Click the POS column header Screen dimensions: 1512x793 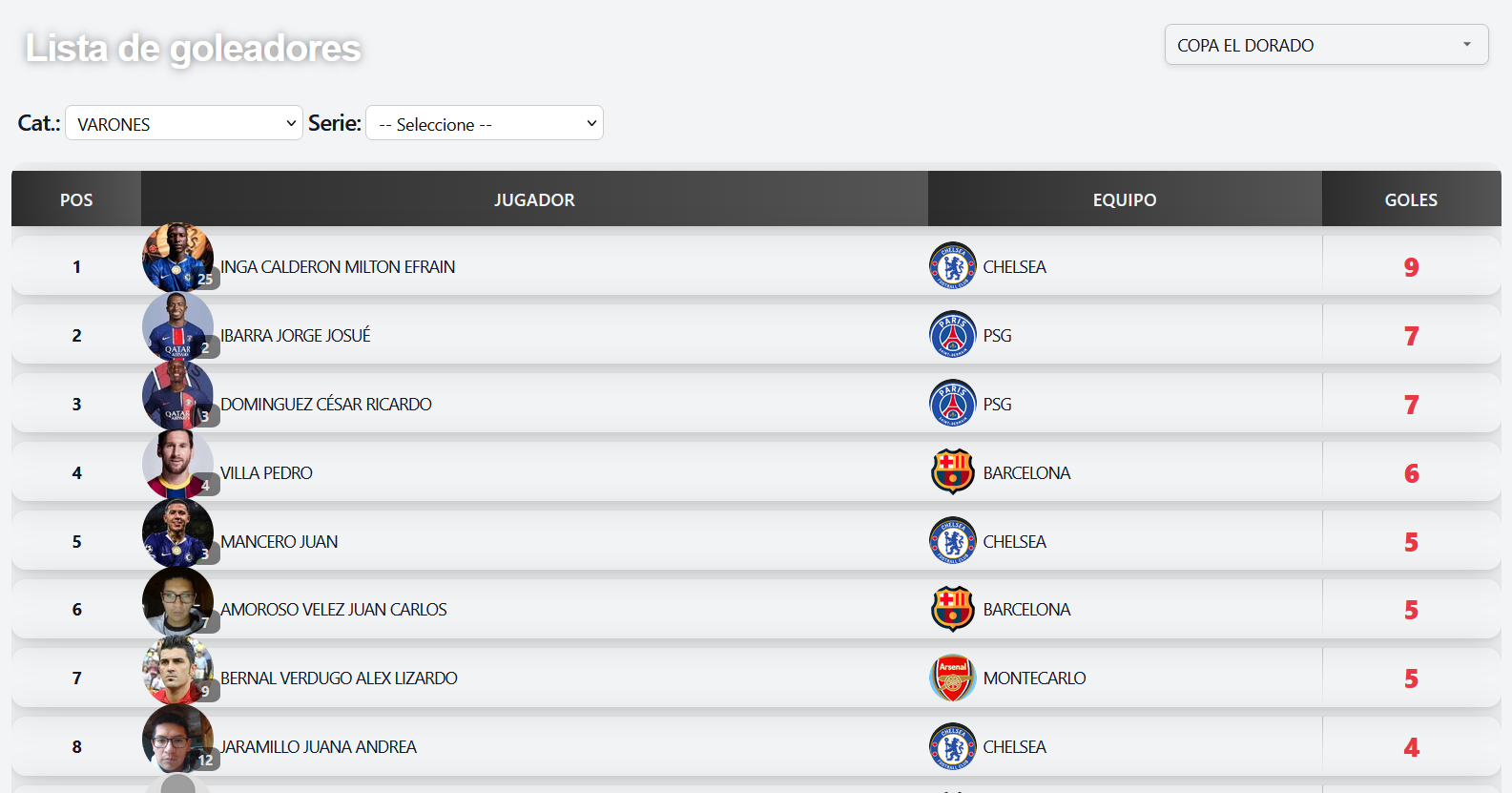coord(75,199)
